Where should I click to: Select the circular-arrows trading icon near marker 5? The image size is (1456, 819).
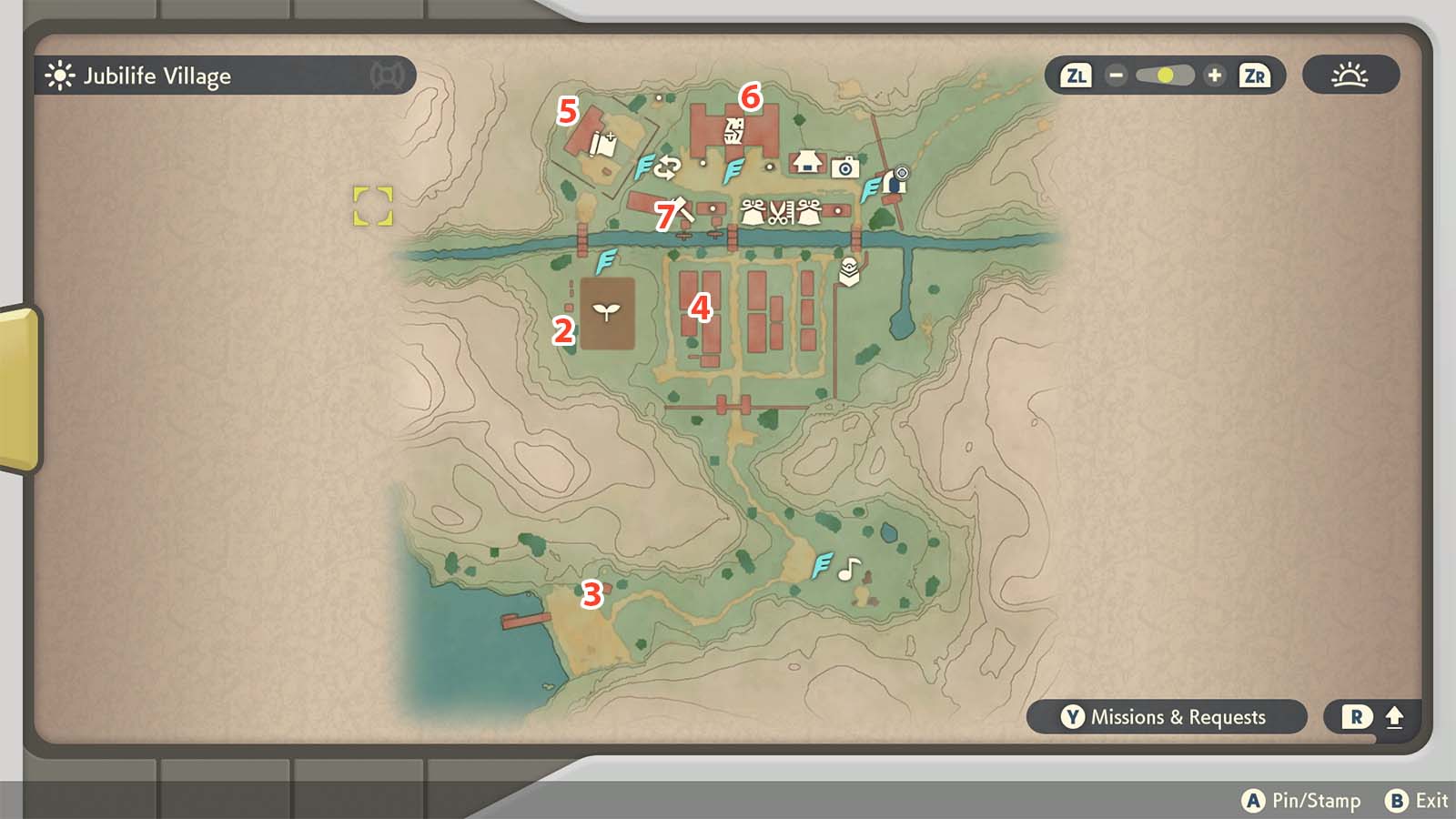point(670,167)
